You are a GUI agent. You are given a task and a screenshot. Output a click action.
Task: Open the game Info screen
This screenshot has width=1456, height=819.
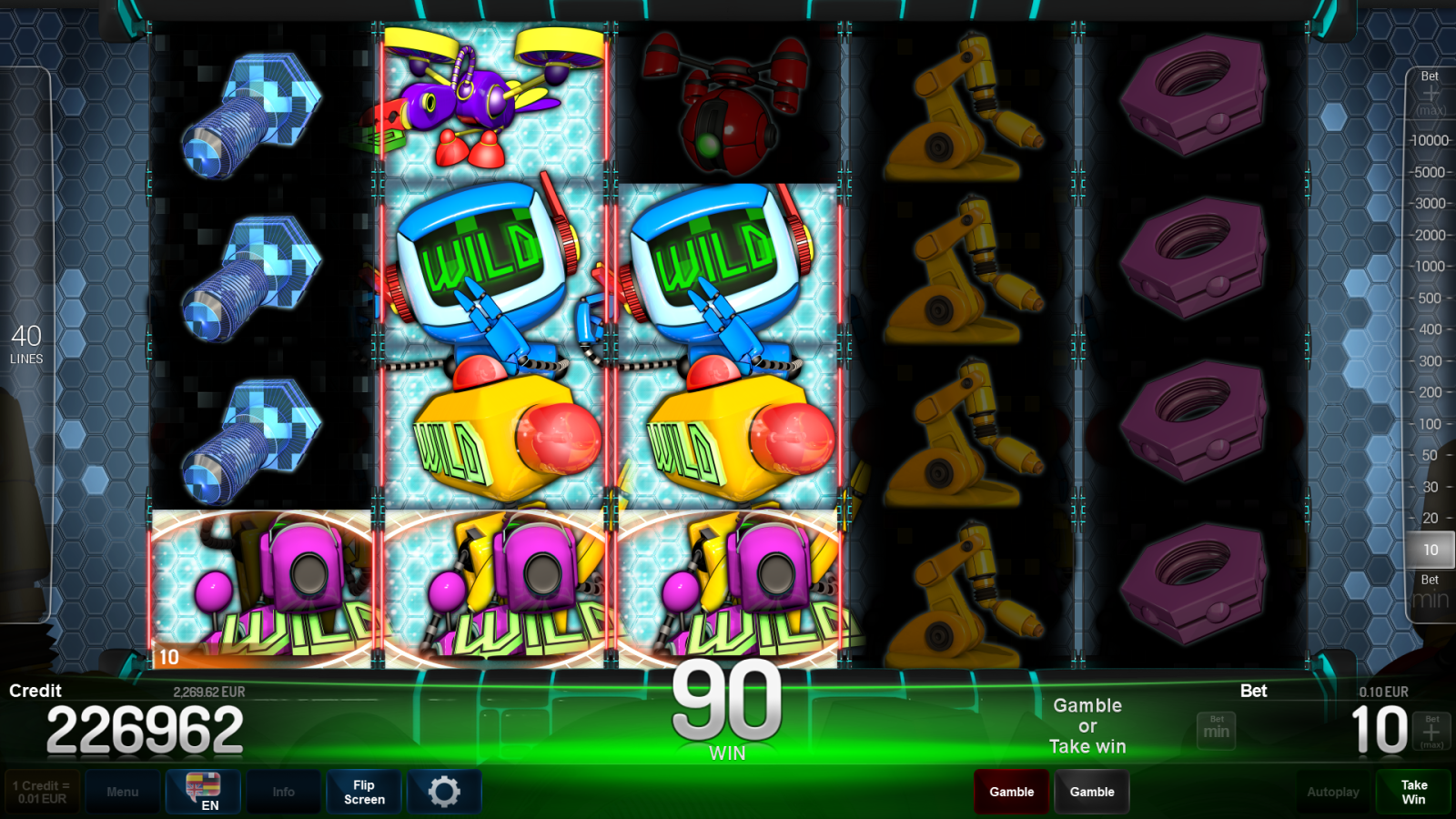coord(283,792)
